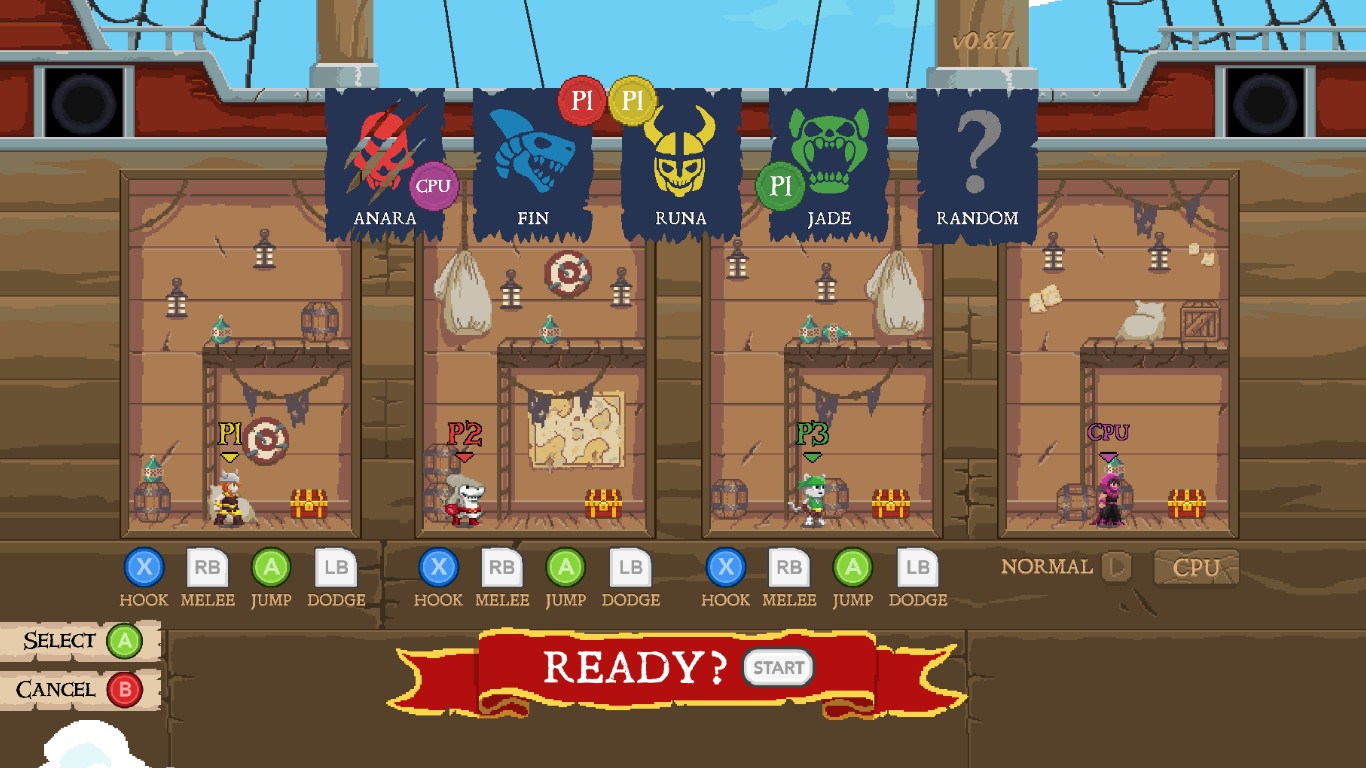Click the RB Melee icon under P2
Image resolution: width=1366 pixels, height=768 pixels.
pos(503,568)
